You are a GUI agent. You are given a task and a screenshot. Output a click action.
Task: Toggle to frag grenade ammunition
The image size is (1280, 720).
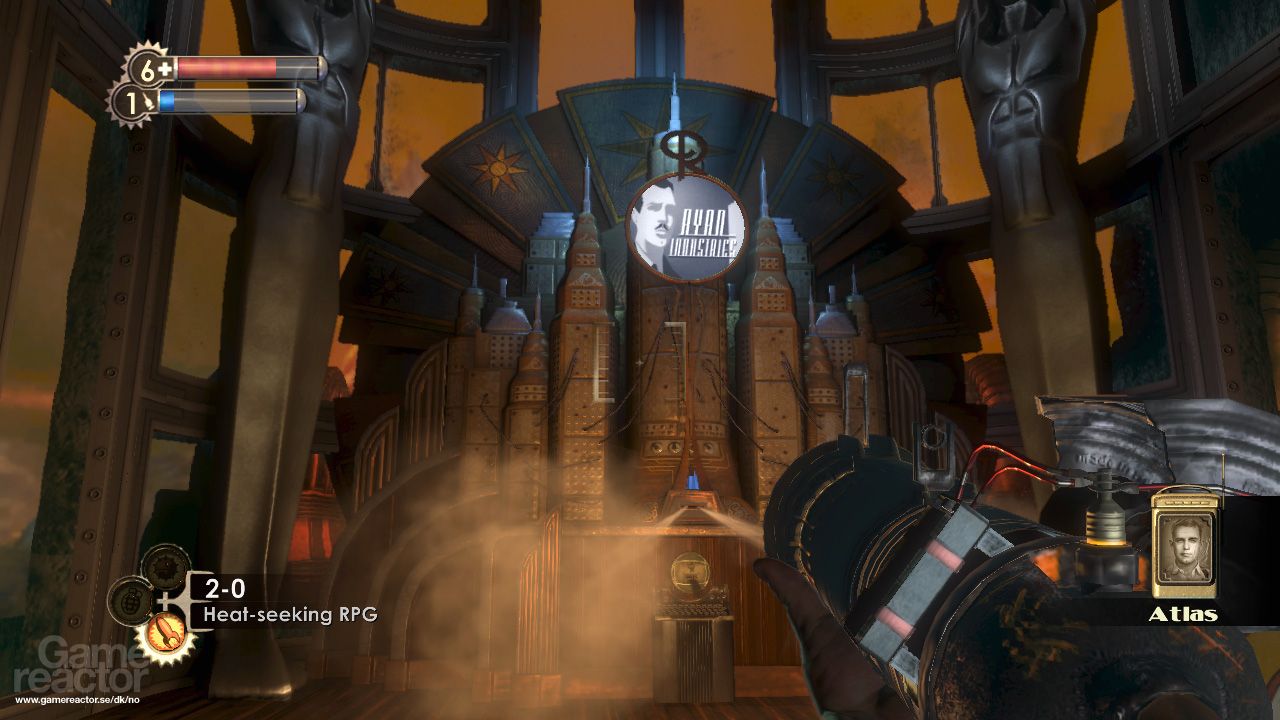(x=132, y=601)
